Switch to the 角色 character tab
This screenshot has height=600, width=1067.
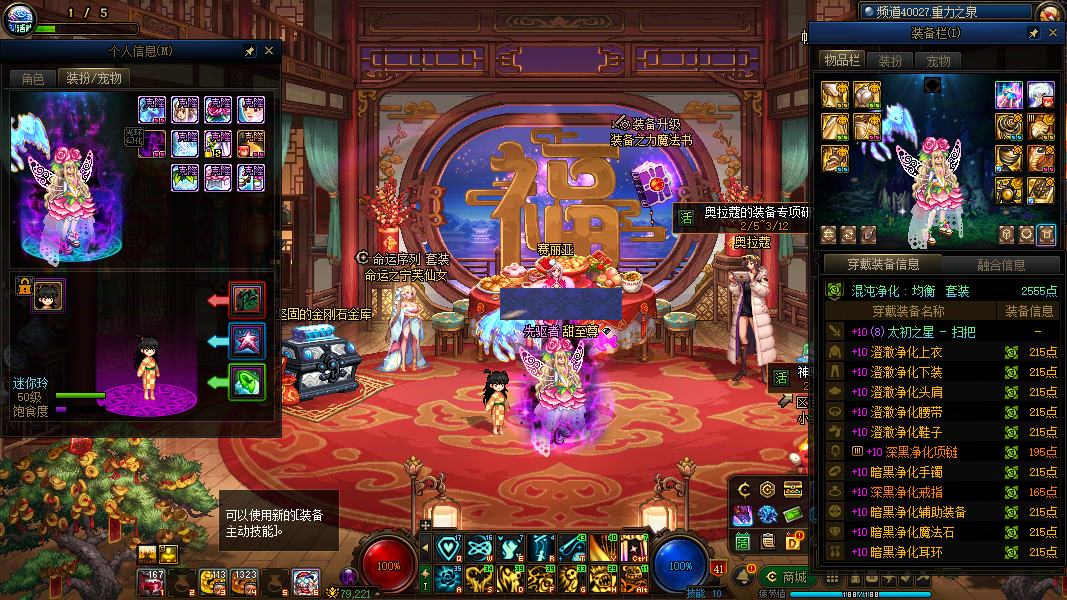tap(32, 78)
